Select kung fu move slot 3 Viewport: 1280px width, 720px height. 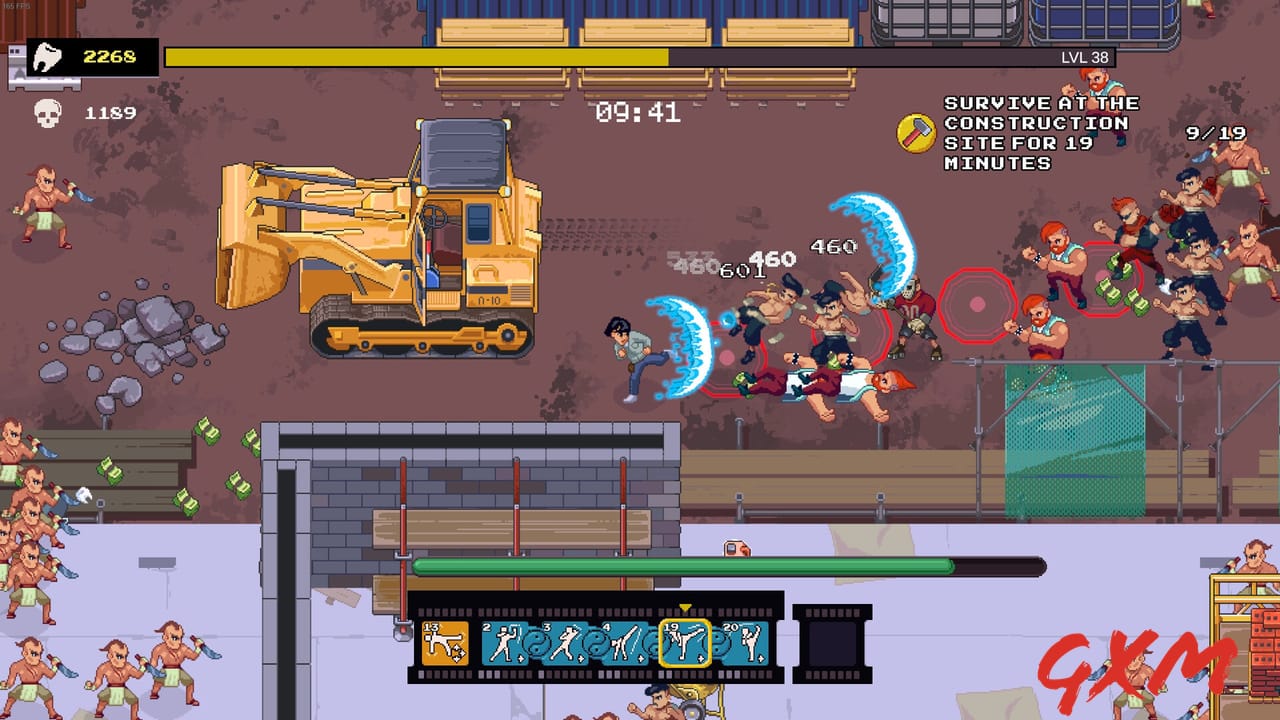[x=565, y=642]
